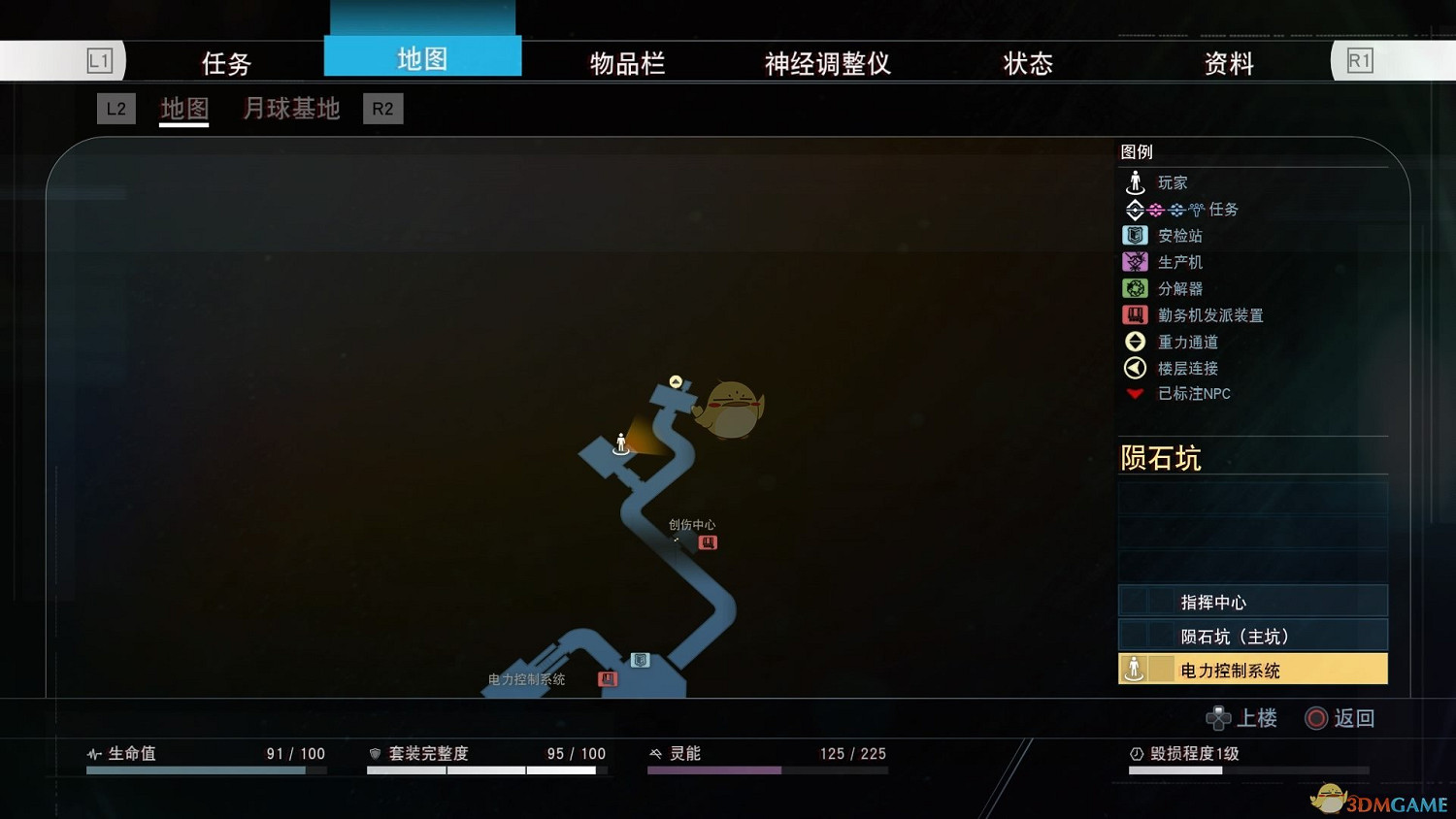Click the 玩家 legend icon

point(1135,181)
